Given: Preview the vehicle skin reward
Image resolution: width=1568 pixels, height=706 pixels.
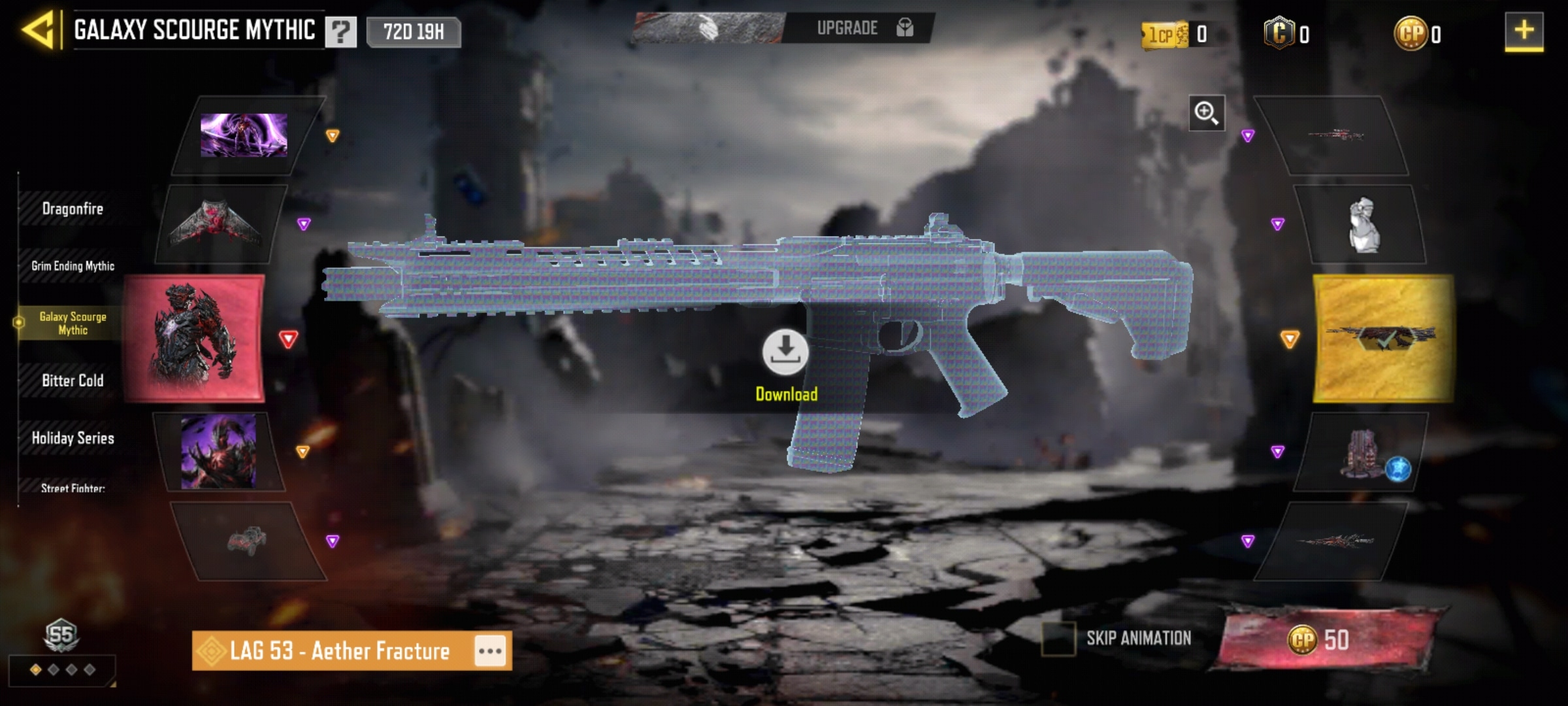Looking at the screenshot, I should tap(247, 541).
